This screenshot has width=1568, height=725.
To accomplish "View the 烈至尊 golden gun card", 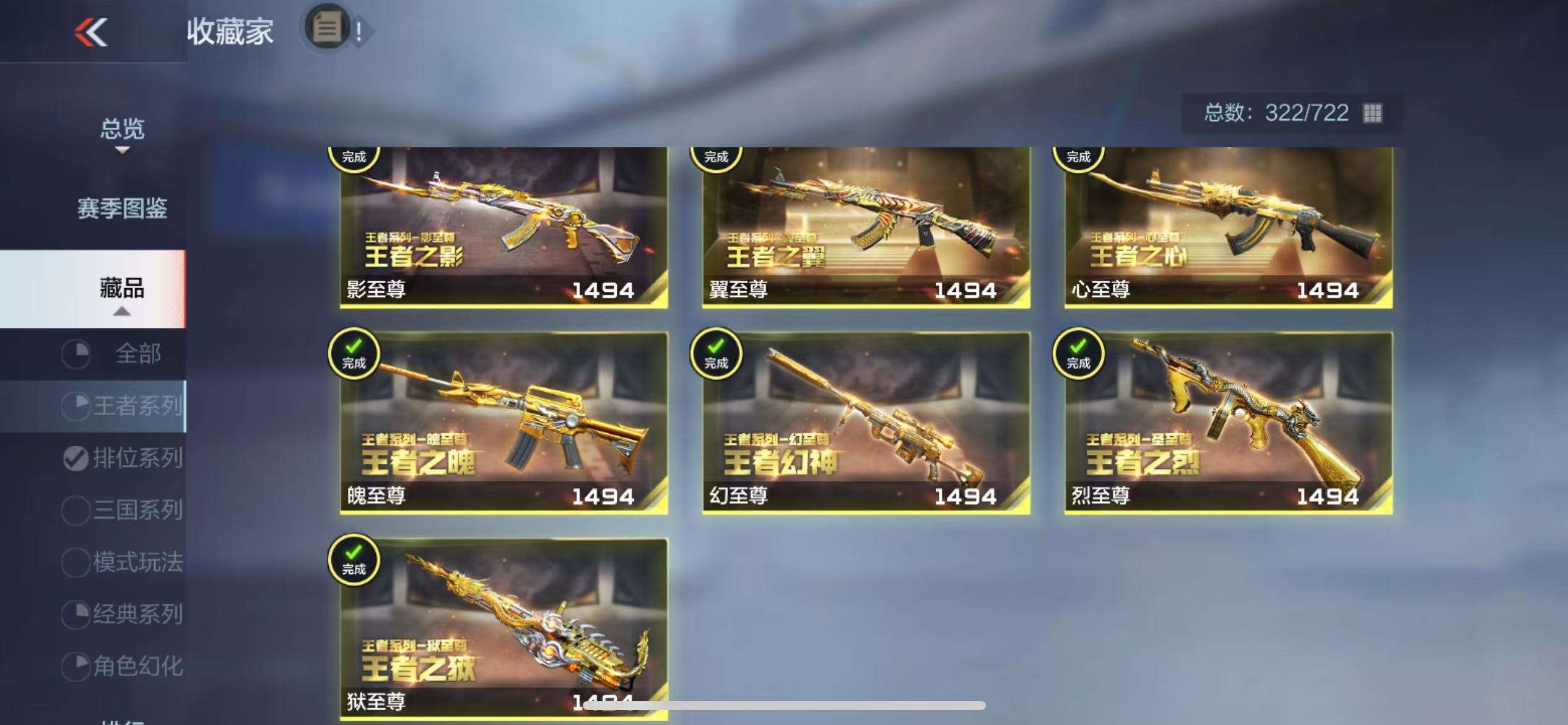I will 1228,423.
